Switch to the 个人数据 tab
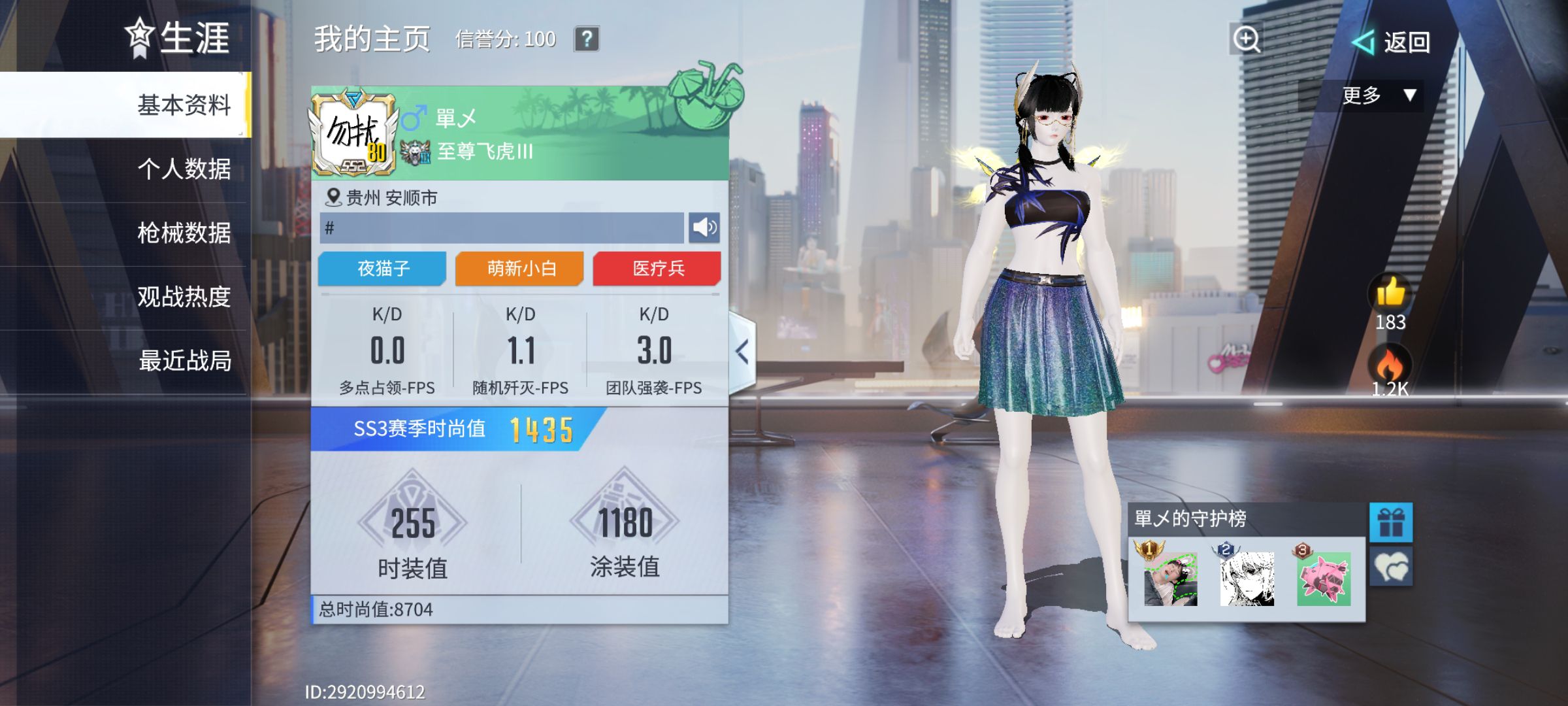1568x706 pixels. tap(184, 169)
